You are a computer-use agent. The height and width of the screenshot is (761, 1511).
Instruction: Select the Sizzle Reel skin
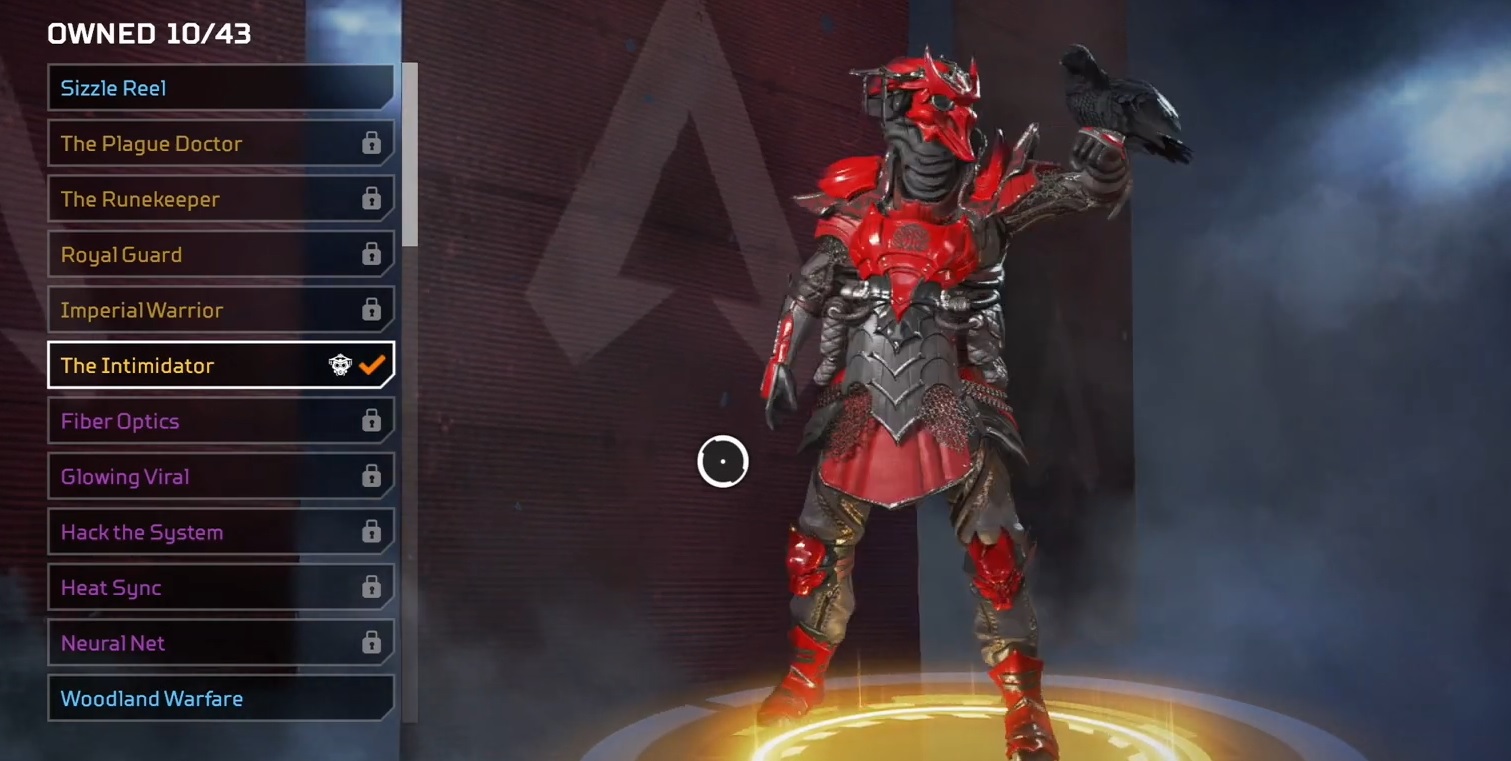(x=220, y=88)
